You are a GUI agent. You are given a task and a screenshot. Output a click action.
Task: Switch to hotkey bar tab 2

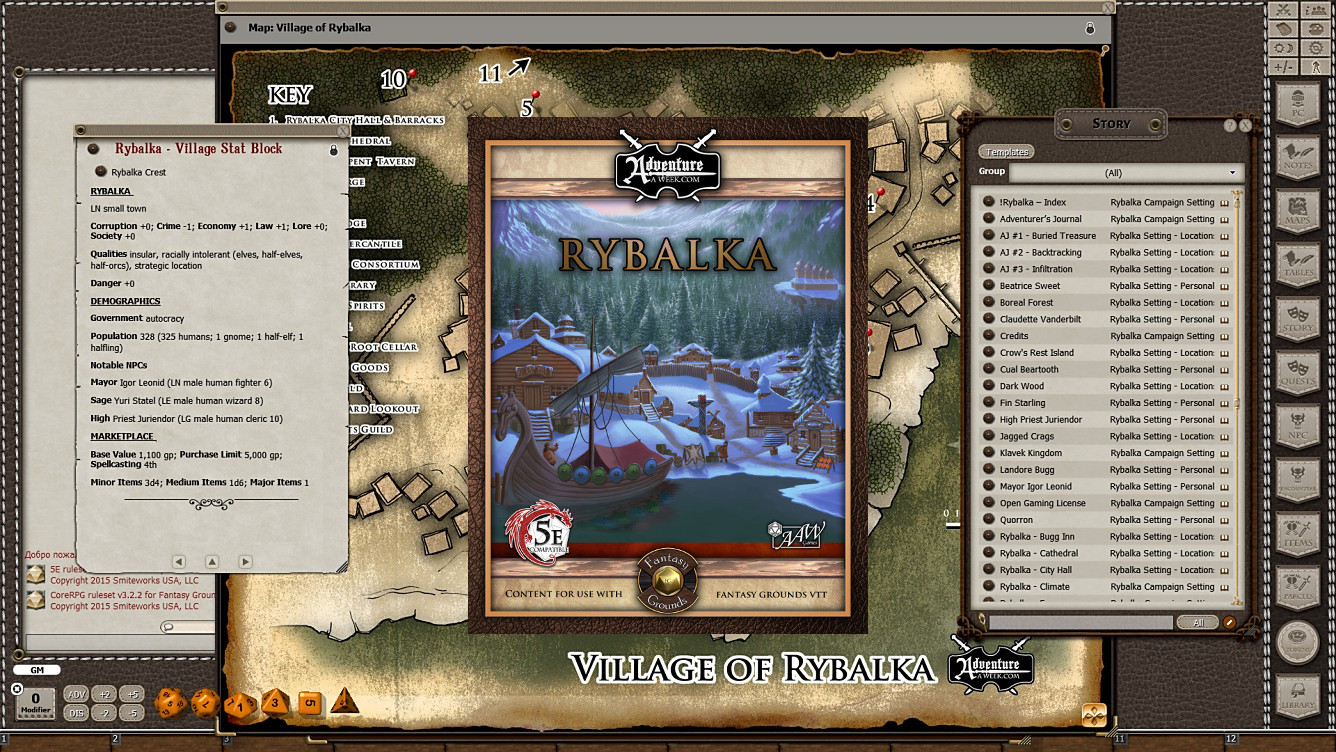(115, 739)
